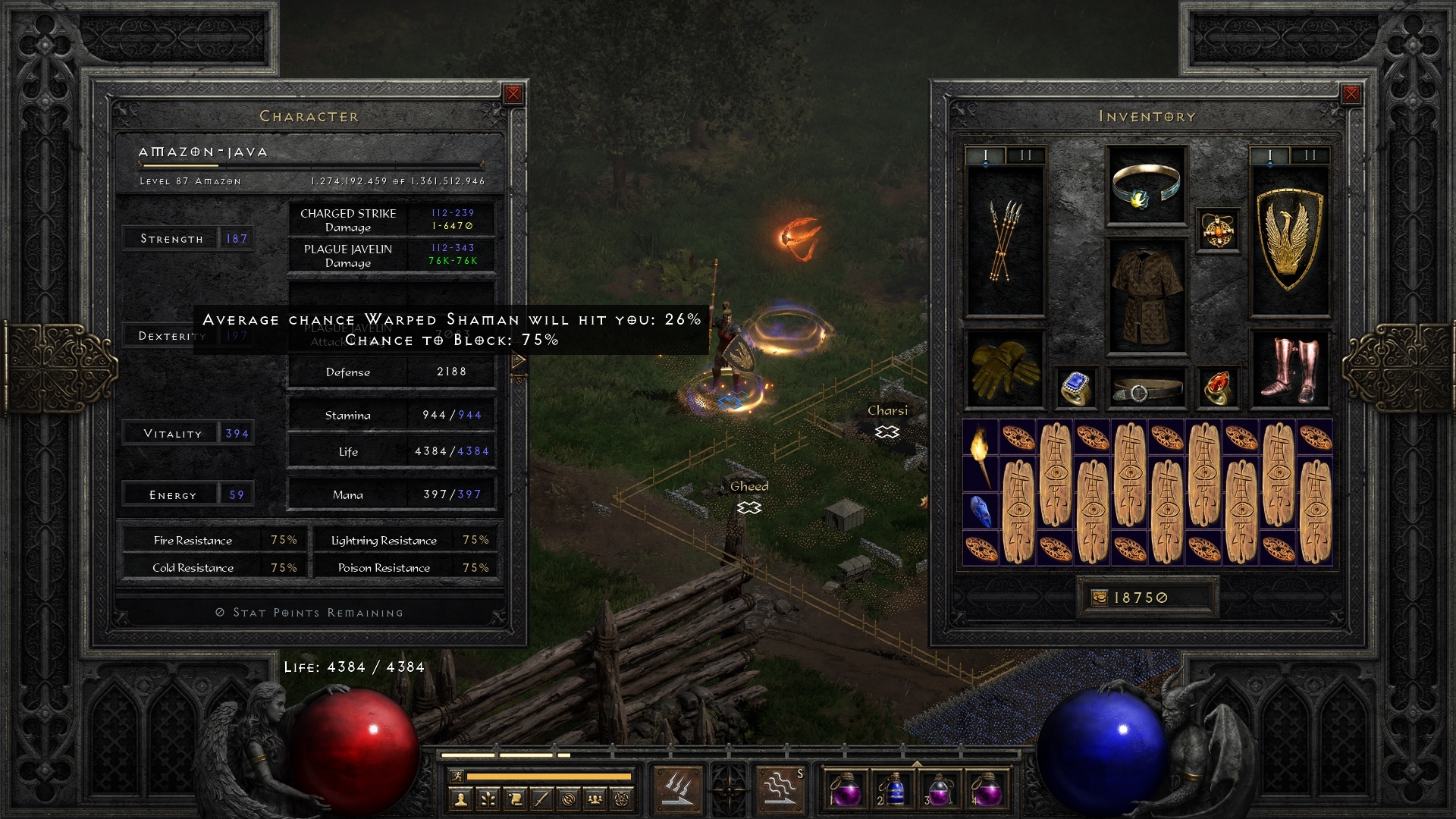This screenshot has width=1456, height=819.
Task: Select the quilted body armor slot
Action: coord(1146,297)
